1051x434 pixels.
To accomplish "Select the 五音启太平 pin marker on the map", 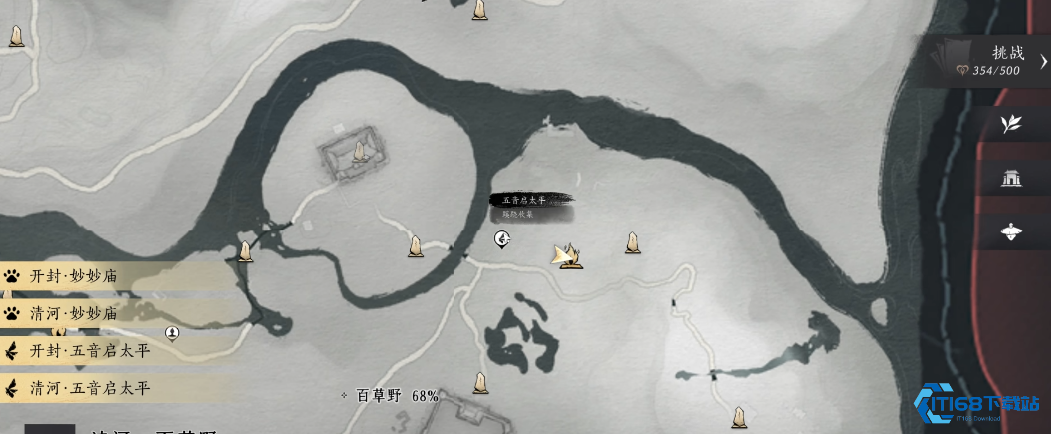I will pos(503,238).
